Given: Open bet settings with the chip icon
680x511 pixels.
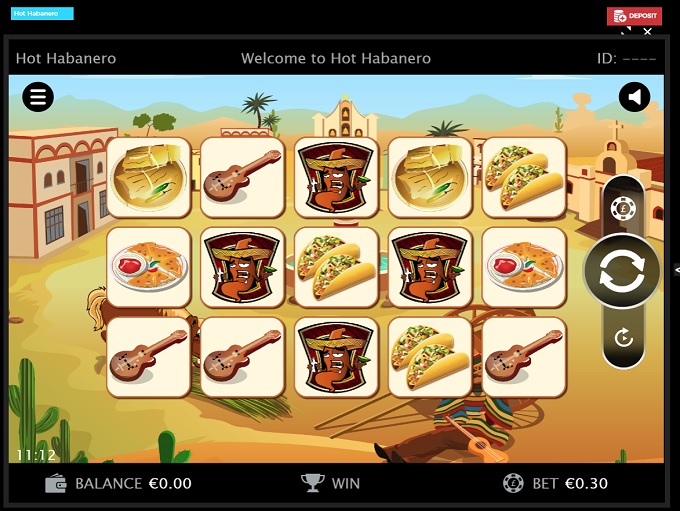Looking at the screenshot, I should click(622, 209).
